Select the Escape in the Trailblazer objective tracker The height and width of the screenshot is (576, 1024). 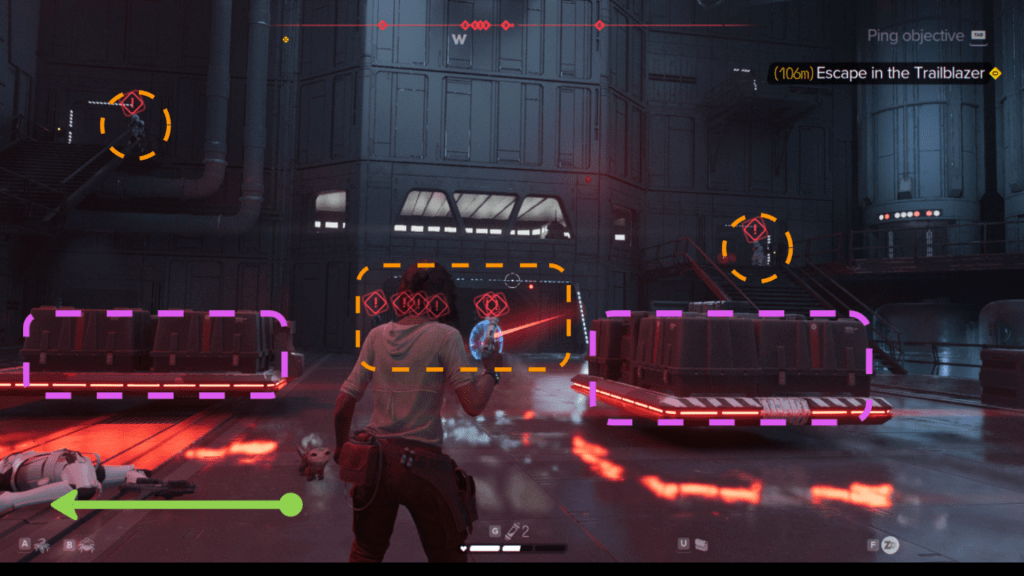(878, 74)
